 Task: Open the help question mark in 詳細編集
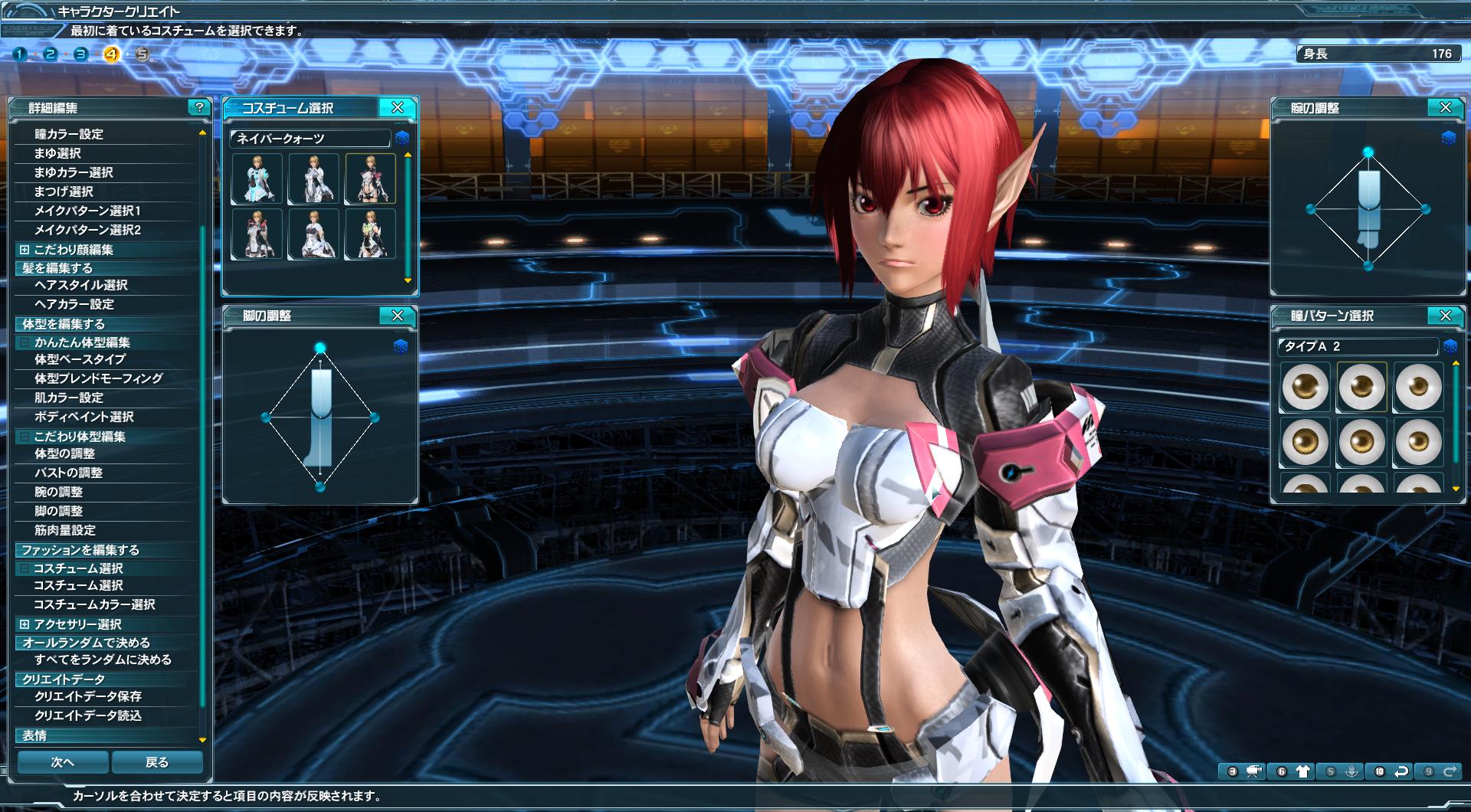[199, 107]
